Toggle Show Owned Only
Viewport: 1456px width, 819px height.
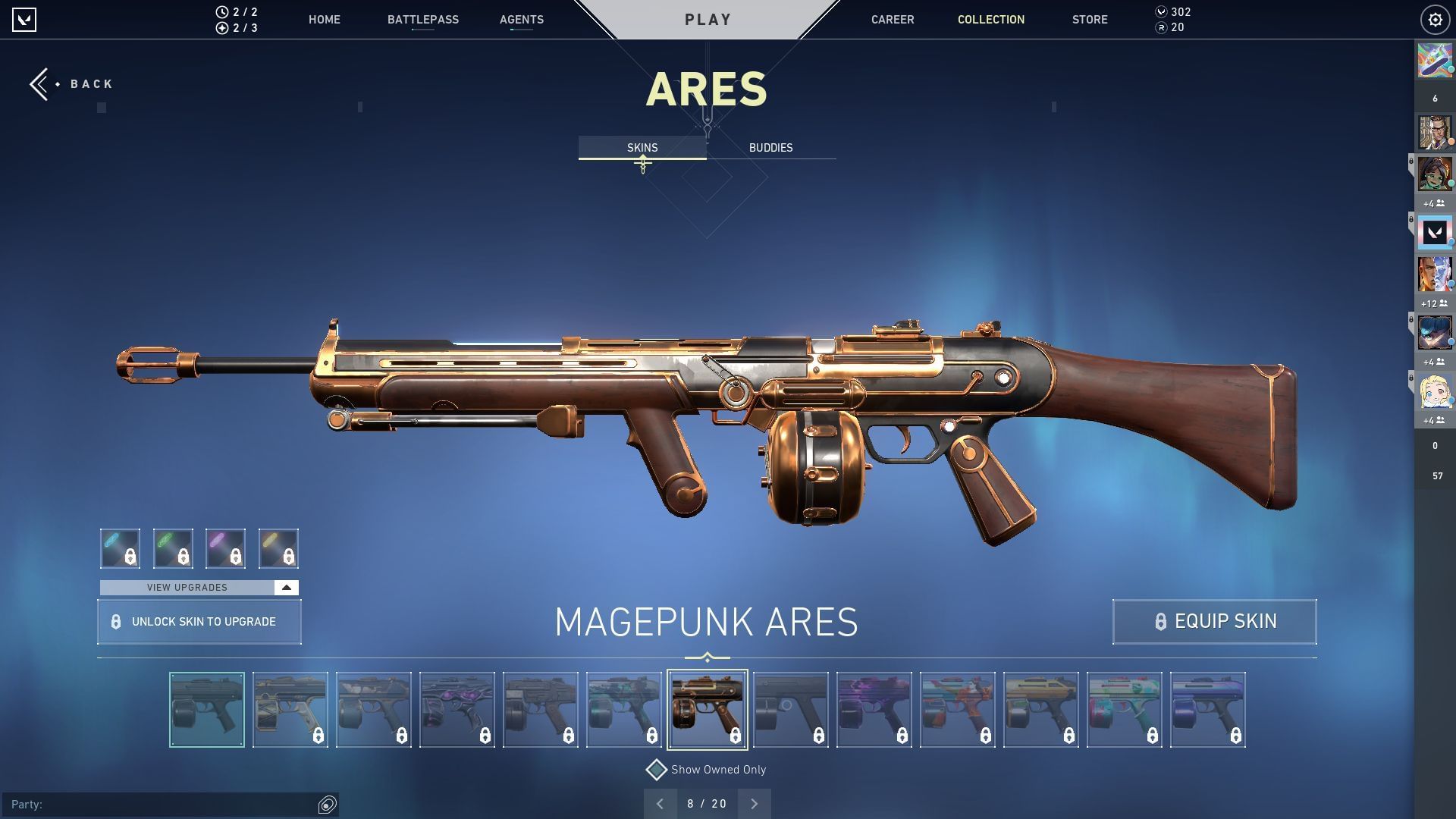pyautogui.click(x=656, y=770)
